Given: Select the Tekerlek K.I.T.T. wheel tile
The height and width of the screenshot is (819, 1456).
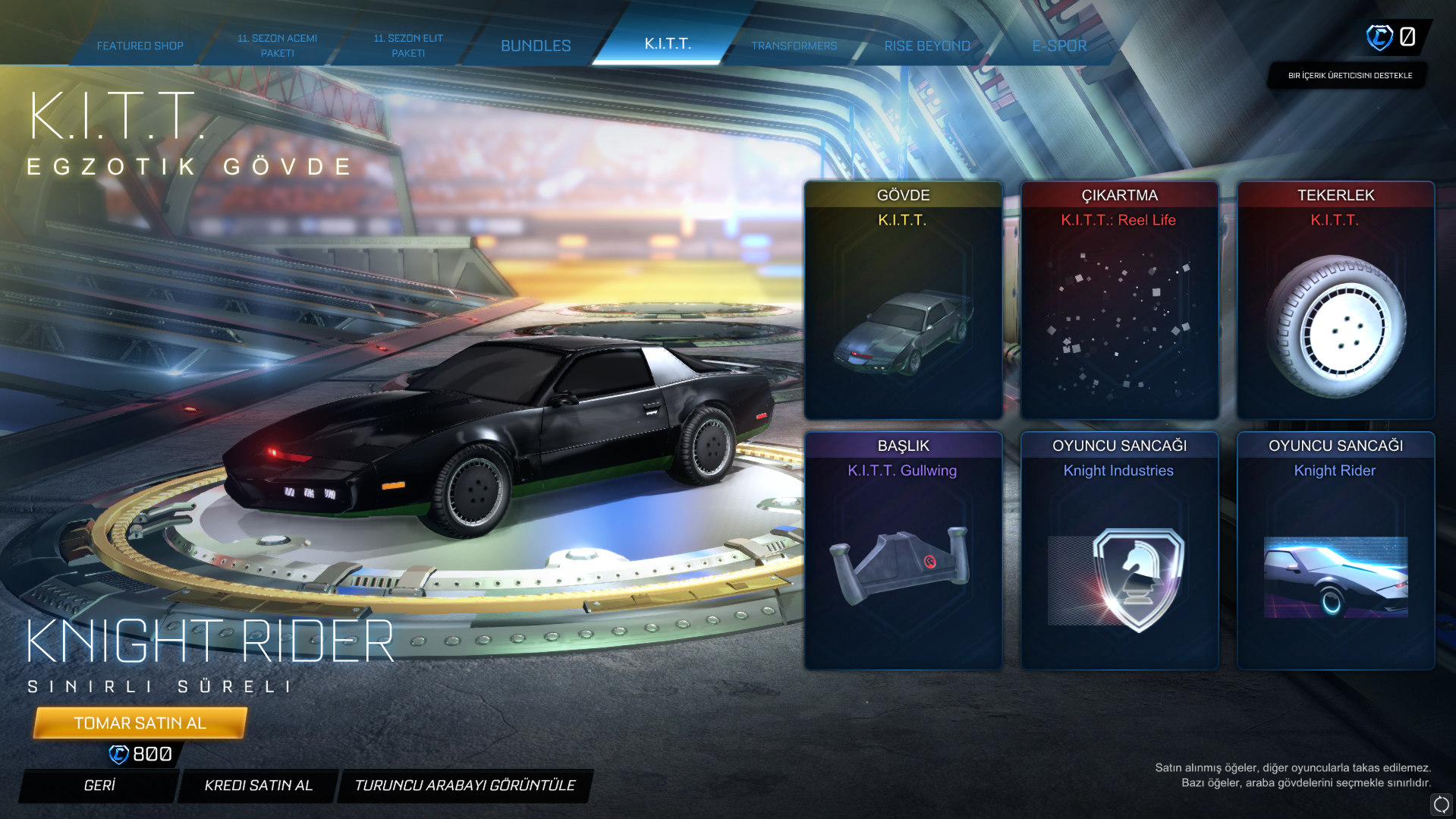Looking at the screenshot, I should pyautogui.click(x=1335, y=300).
